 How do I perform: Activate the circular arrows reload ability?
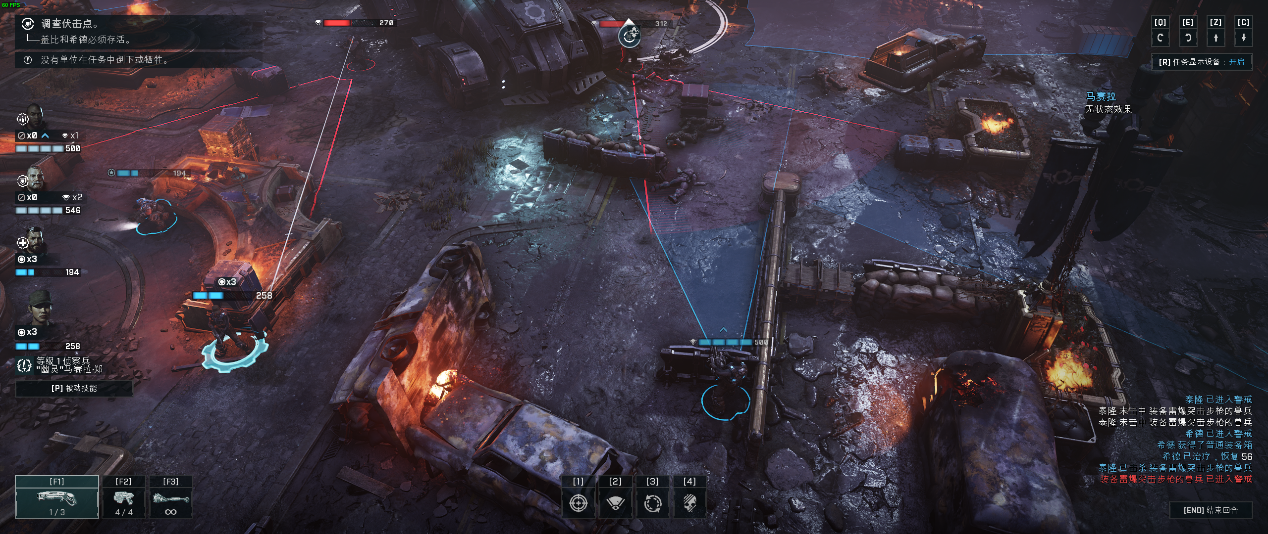pos(652,503)
